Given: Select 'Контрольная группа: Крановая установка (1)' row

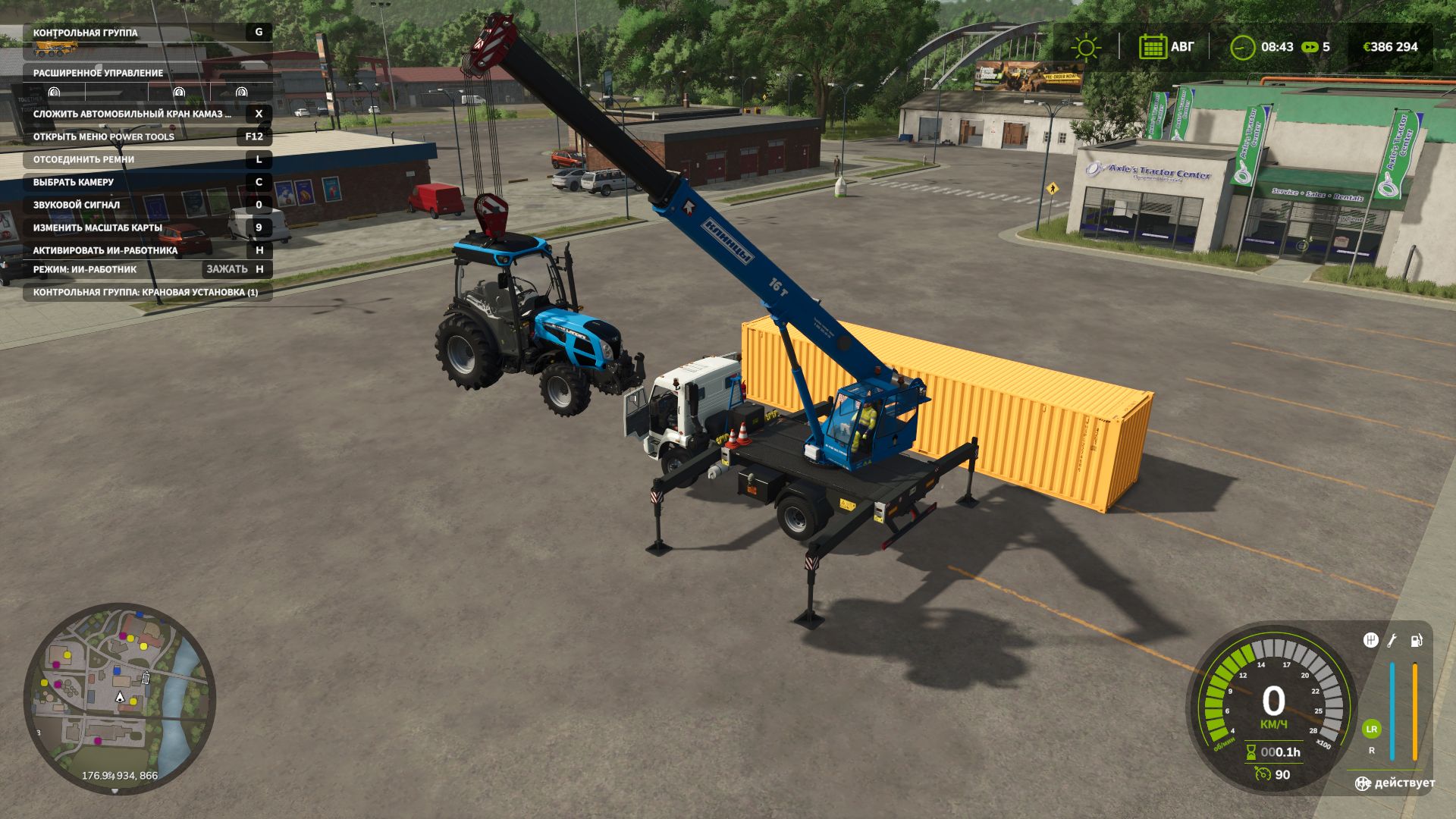Looking at the screenshot, I should point(148,292).
